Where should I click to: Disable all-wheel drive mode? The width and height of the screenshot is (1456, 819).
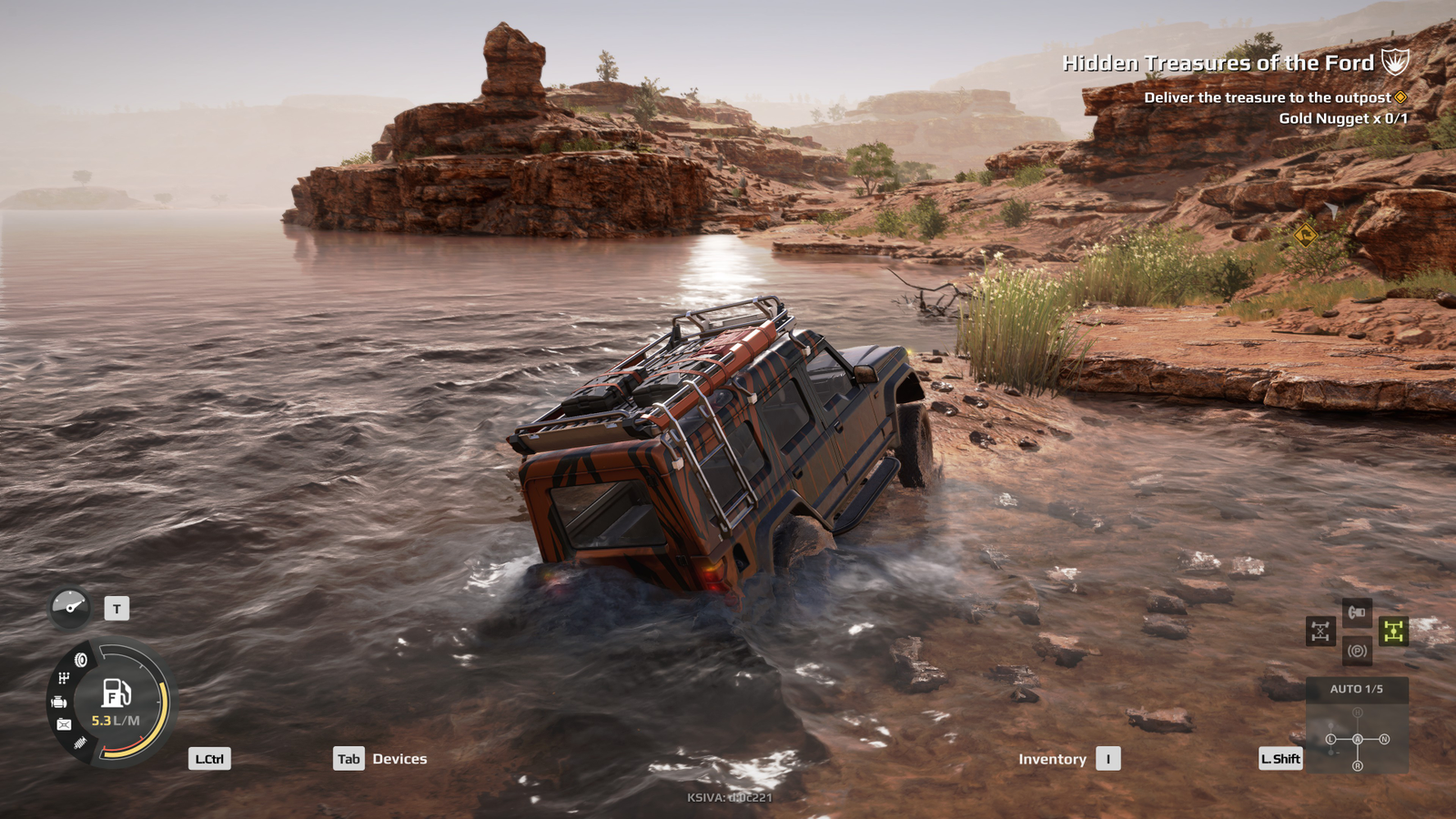point(1394,632)
